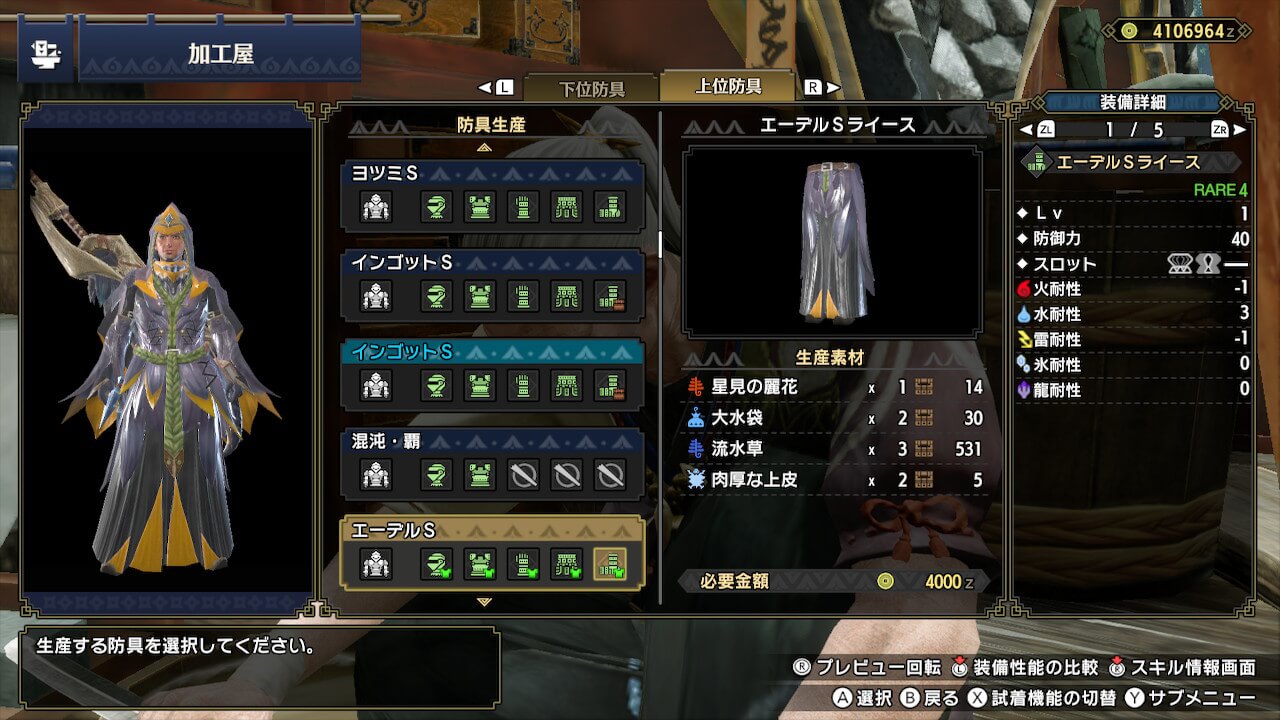Pick the エーデルS full-set icon
1280x720 pixels.
click(x=376, y=565)
